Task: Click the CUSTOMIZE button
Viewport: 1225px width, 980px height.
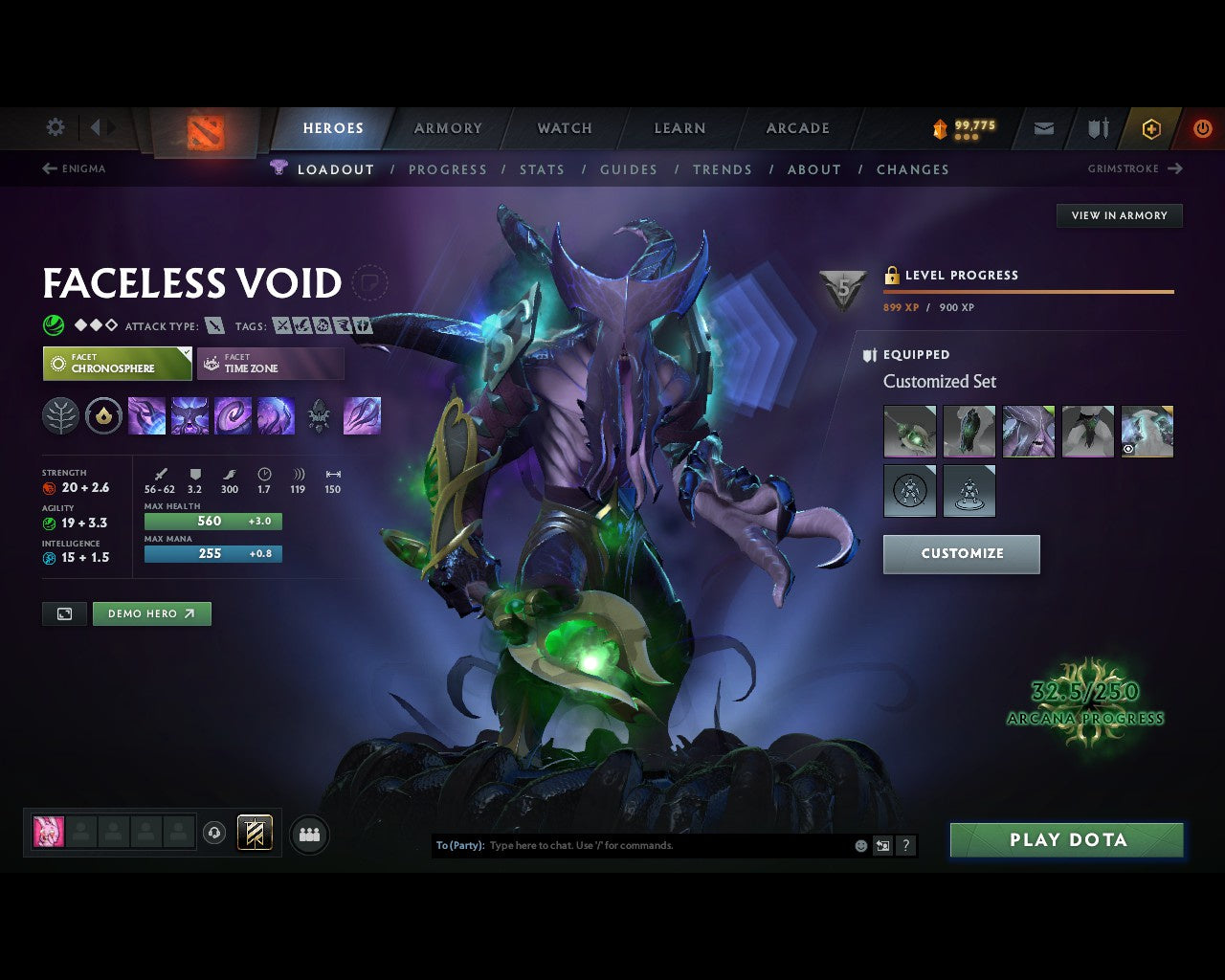Action: [x=961, y=553]
